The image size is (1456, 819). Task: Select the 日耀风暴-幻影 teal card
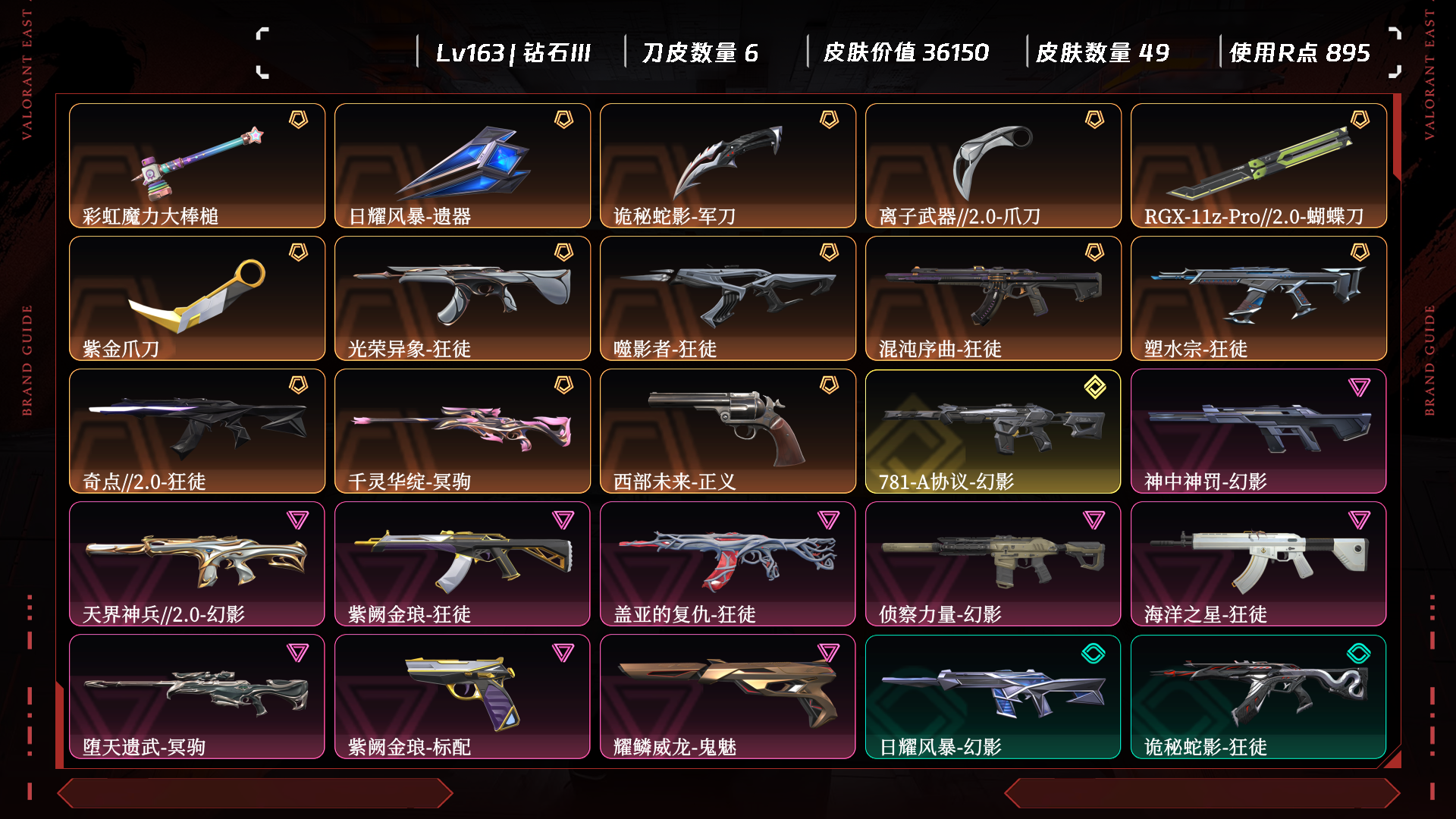pyautogui.click(x=993, y=697)
